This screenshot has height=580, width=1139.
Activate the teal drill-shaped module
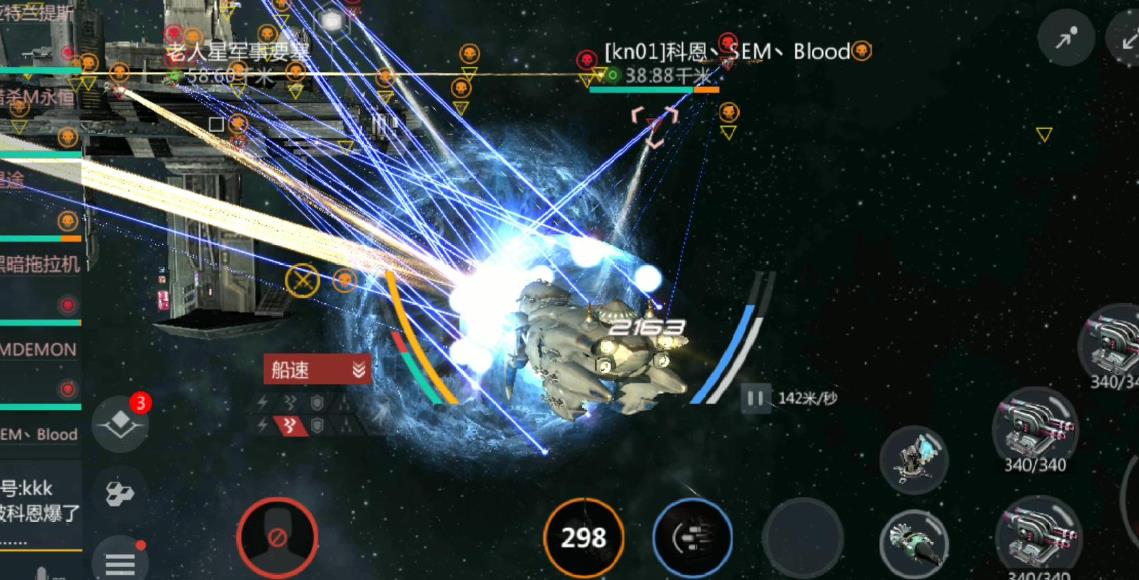click(913, 544)
